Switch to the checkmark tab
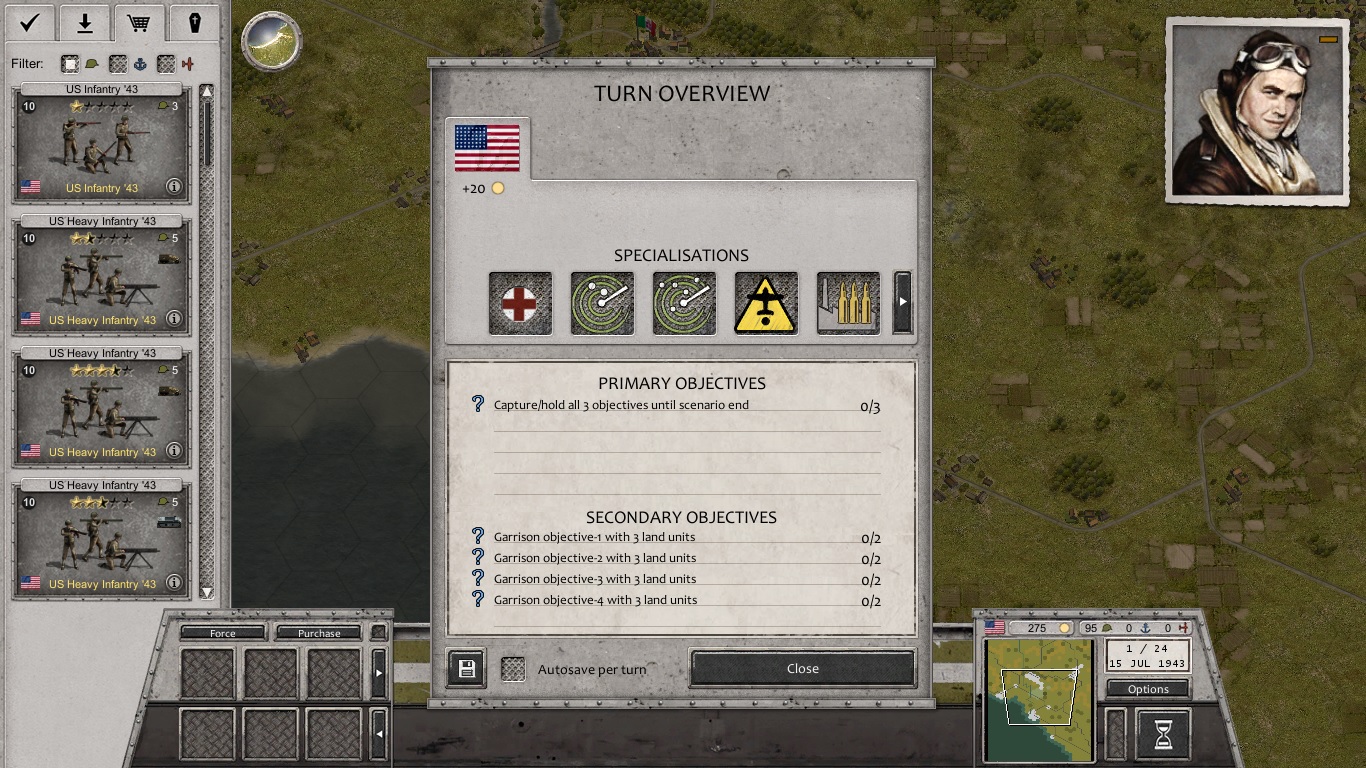 coord(30,22)
